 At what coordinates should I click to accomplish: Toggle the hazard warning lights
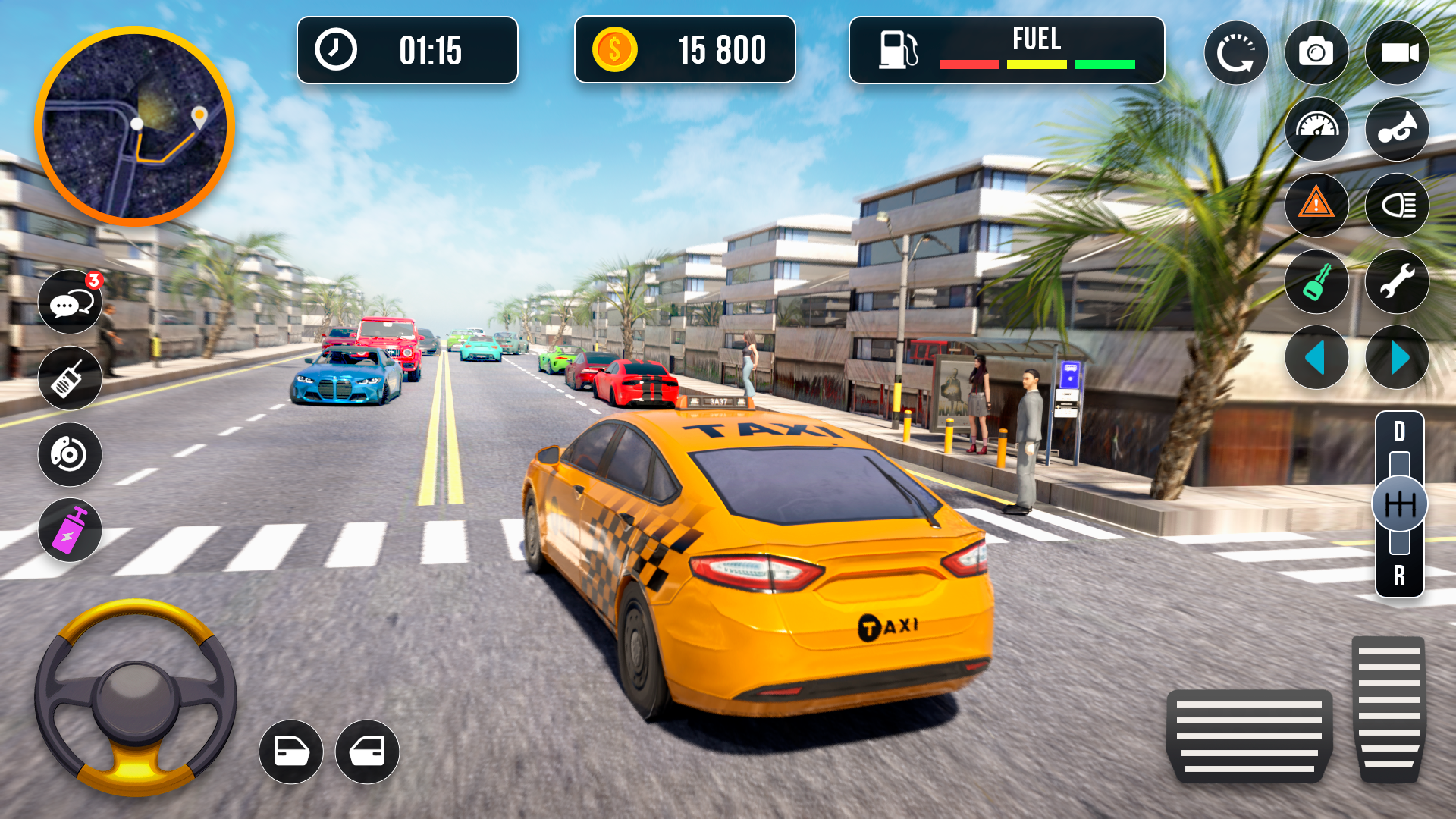[1317, 205]
